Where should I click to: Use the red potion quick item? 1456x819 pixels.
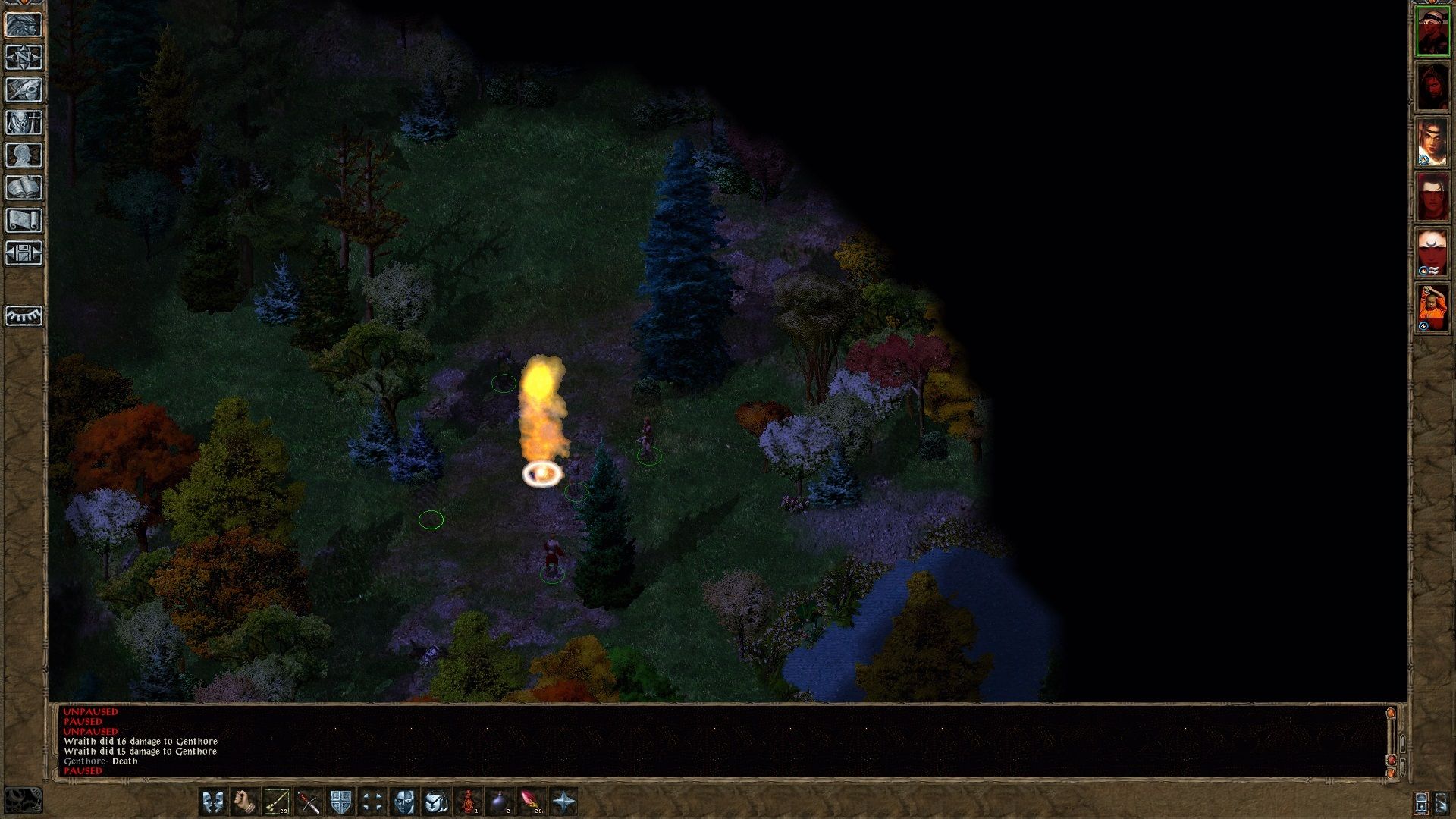469,802
